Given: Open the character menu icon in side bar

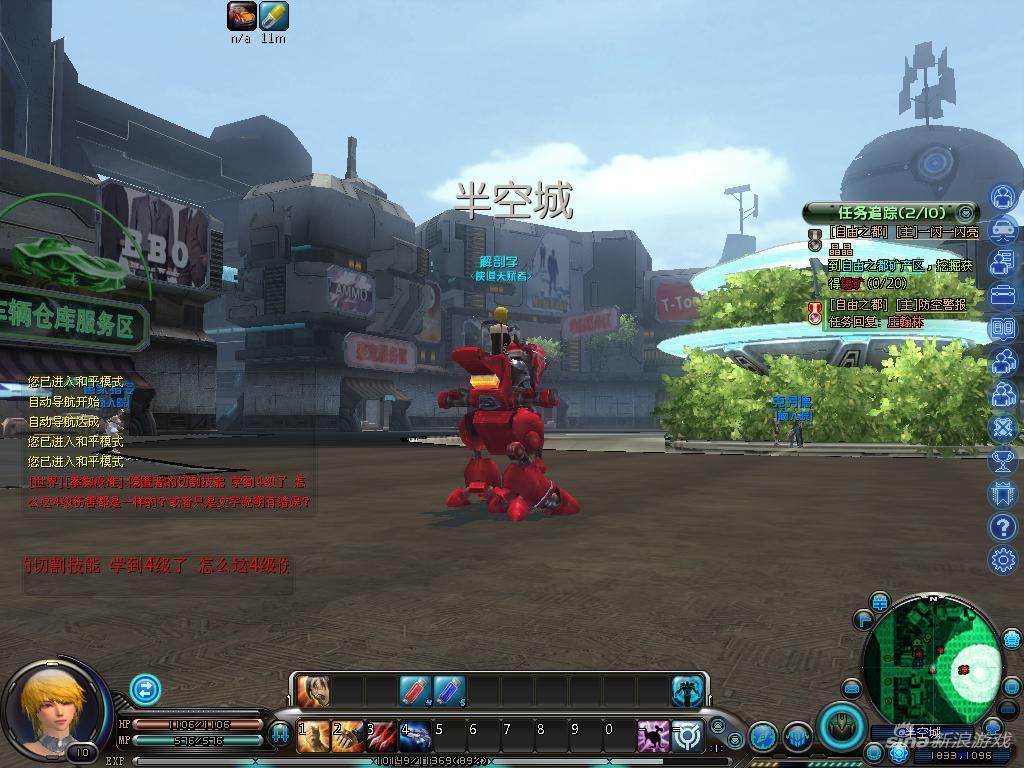Looking at the screenshot, I should point(1003,197).
